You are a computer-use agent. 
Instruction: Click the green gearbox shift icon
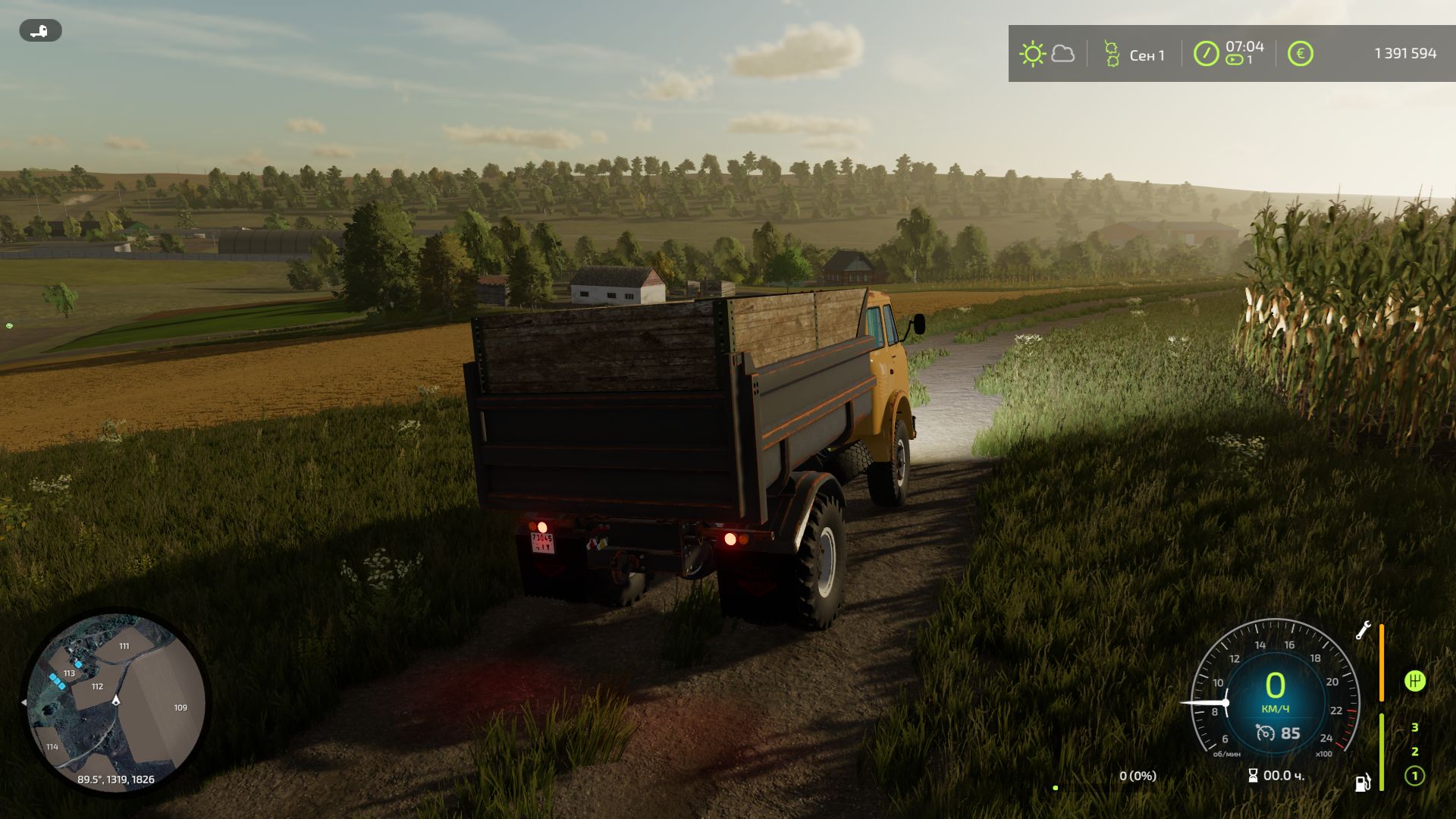1414,680
